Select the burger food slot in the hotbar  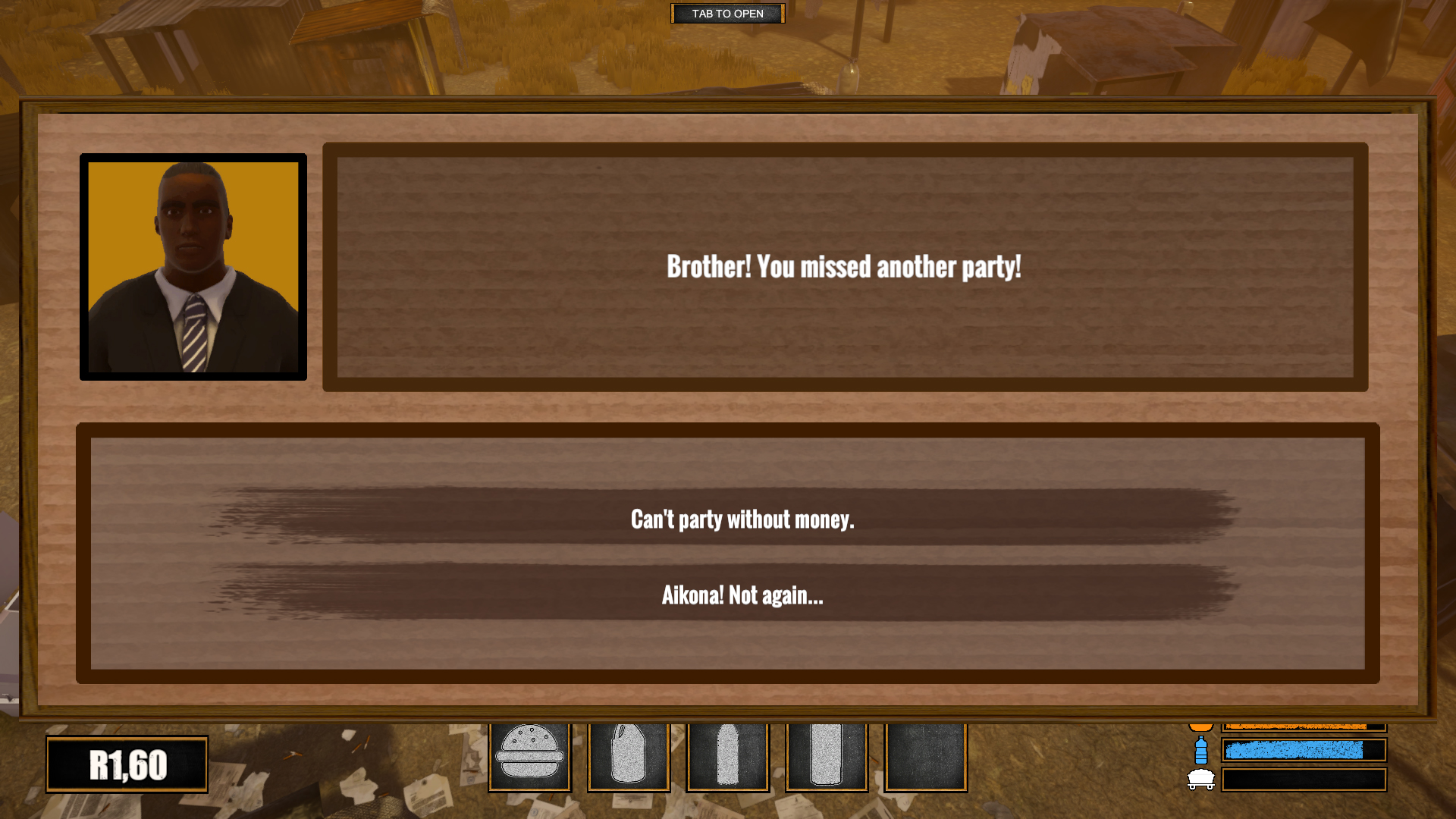[x=529, y=757]
